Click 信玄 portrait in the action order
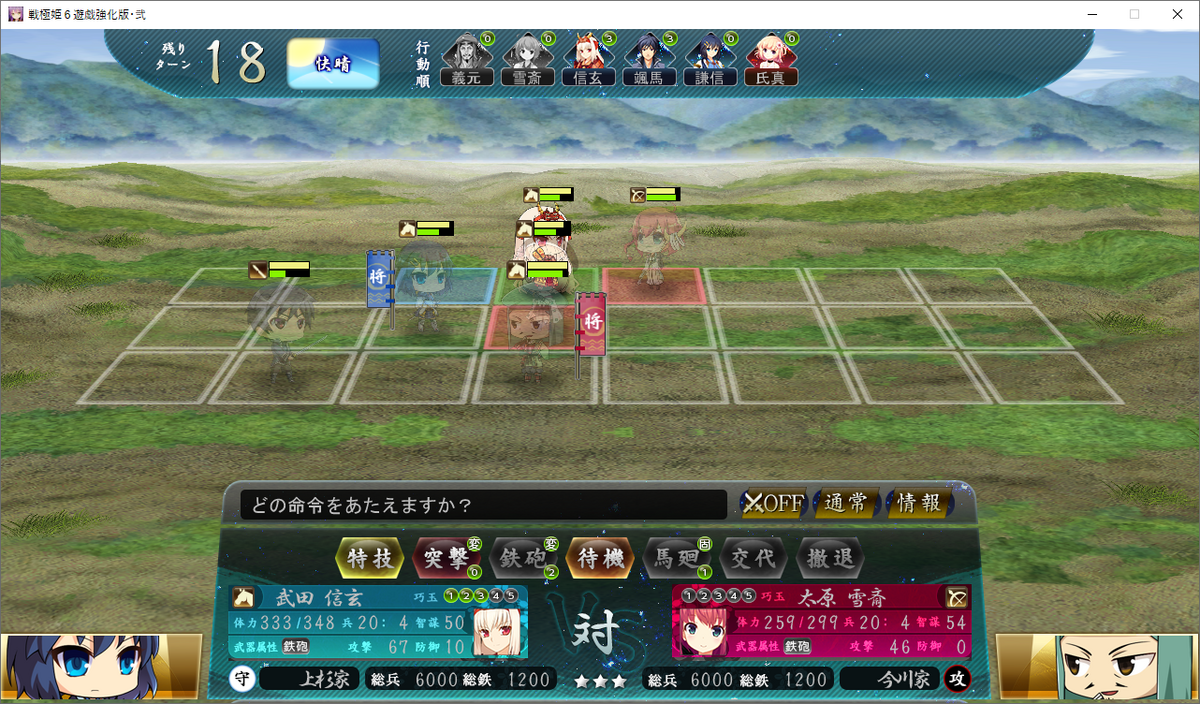Screen dimensions: 1200x704 click(x=588, y=60)
